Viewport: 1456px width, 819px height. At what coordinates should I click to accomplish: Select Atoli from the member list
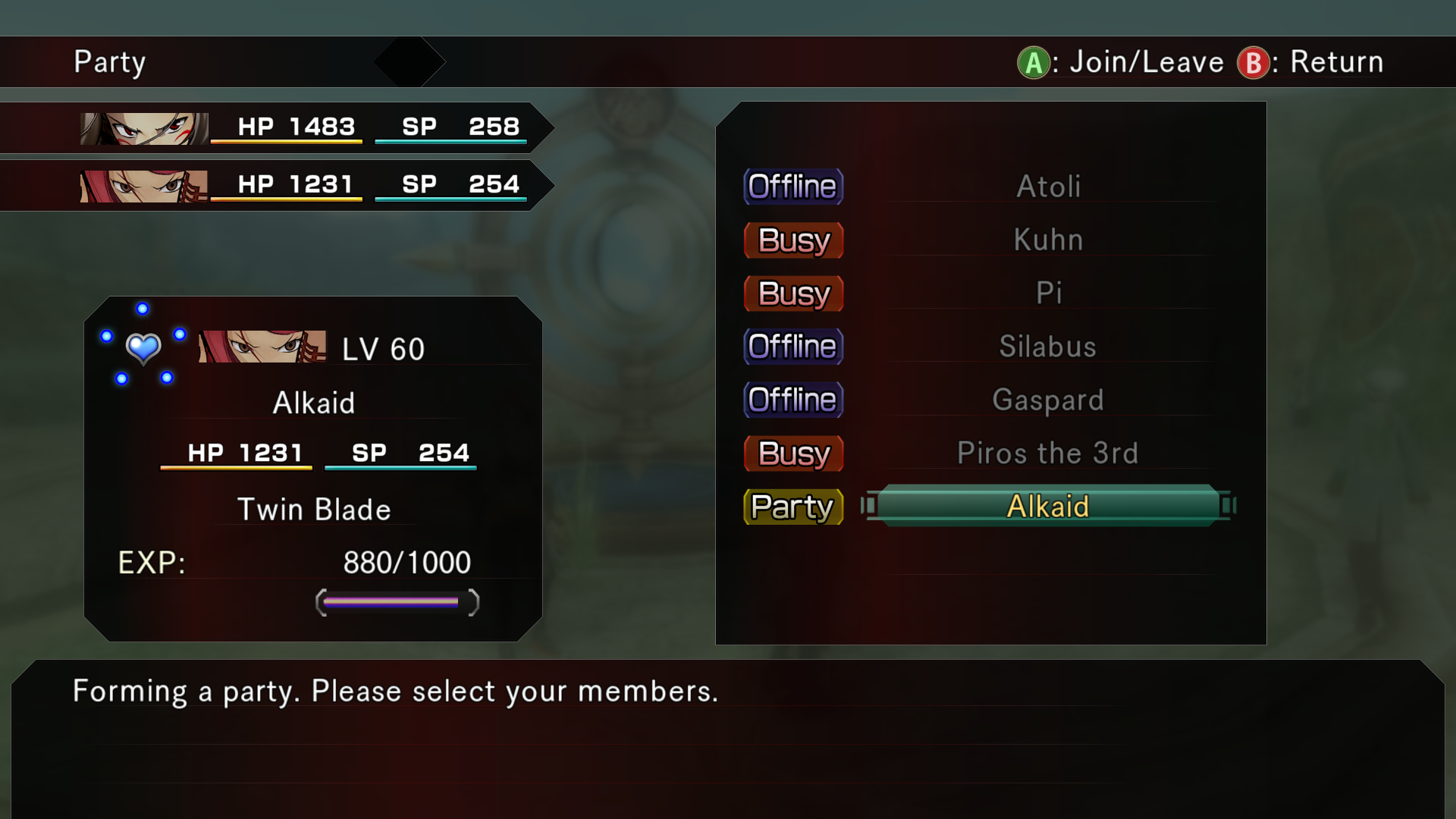(1048, 187)
